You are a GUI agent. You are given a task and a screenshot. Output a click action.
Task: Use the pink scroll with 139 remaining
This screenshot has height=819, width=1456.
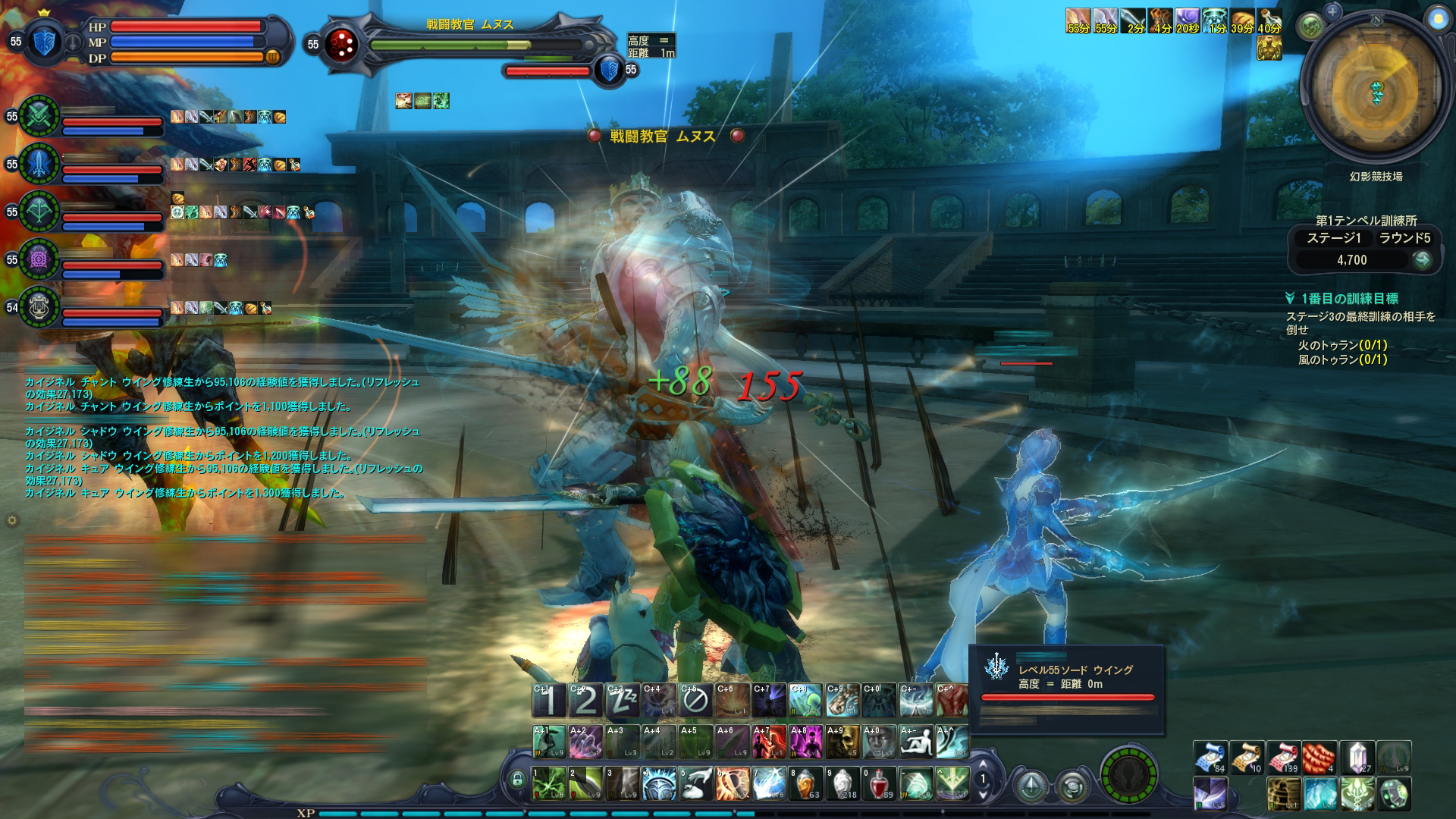click(x=1283, y=758)
